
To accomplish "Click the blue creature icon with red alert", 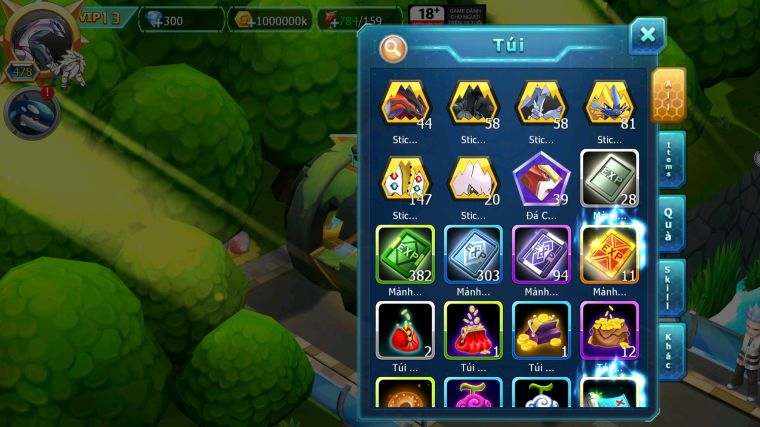I will click(30, 113).
